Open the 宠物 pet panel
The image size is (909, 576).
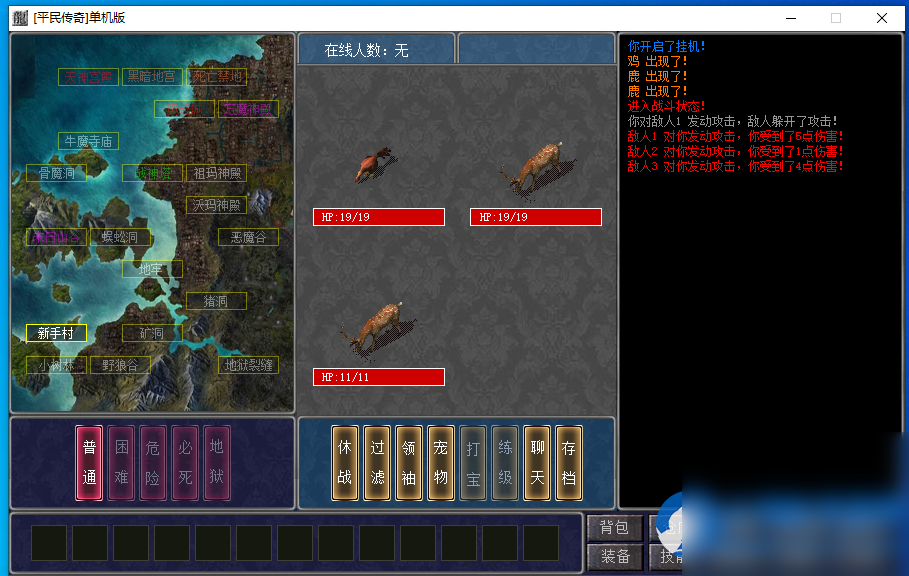tap(441, 462)
